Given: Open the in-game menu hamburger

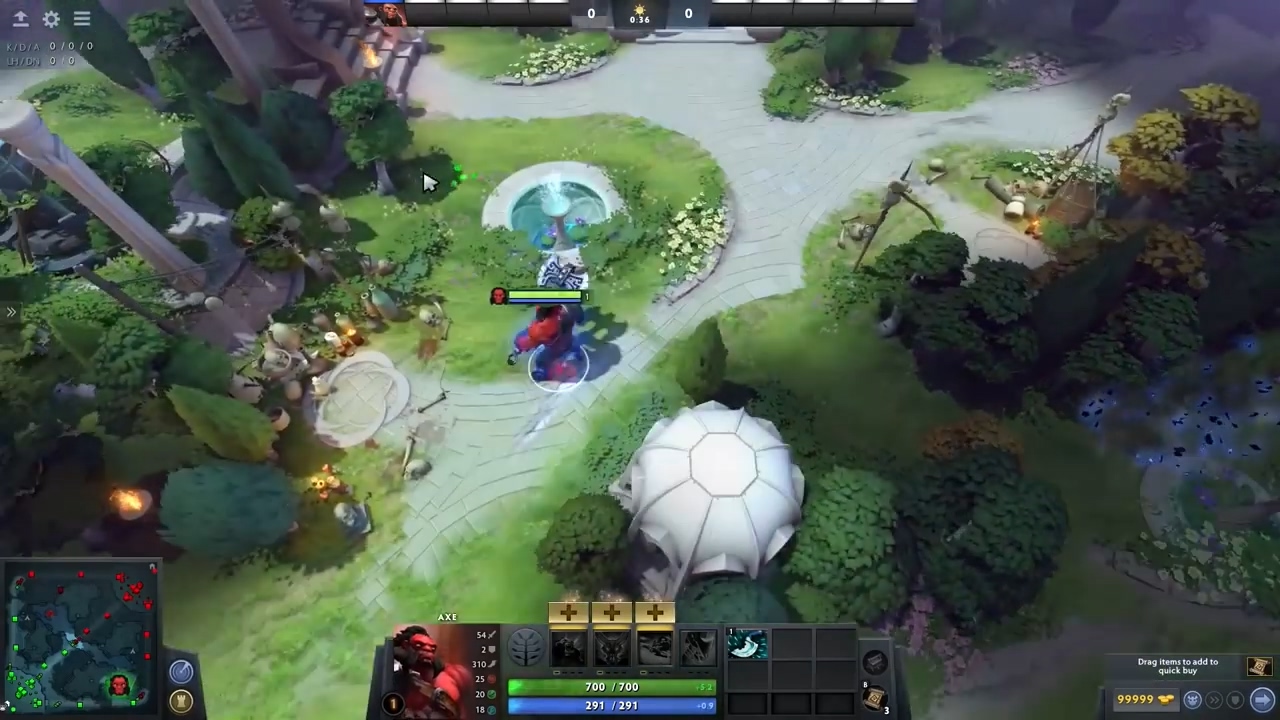Looking at the screenshot, I should 82,18.
